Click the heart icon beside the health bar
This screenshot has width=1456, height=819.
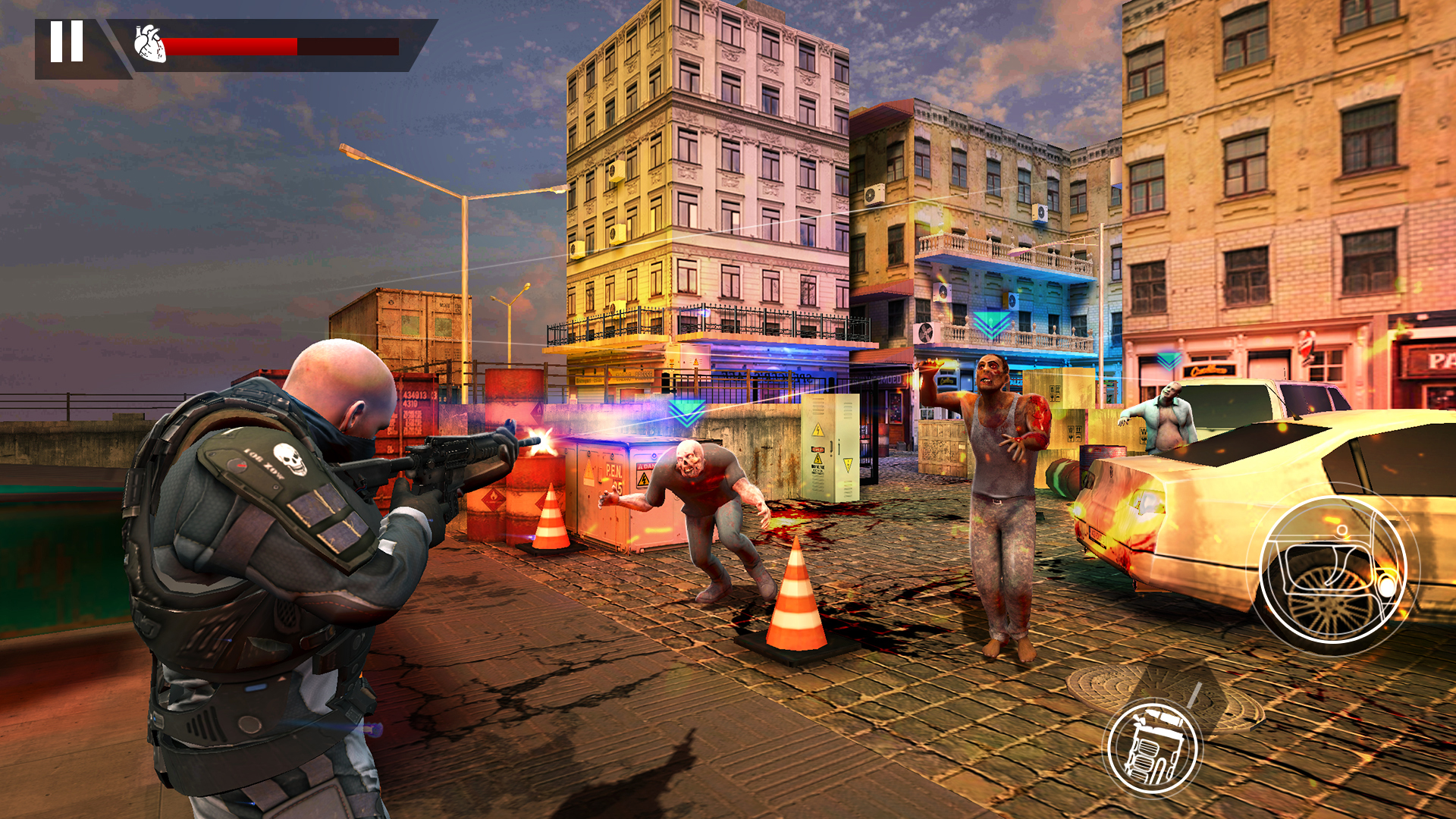tap(147, 44)
